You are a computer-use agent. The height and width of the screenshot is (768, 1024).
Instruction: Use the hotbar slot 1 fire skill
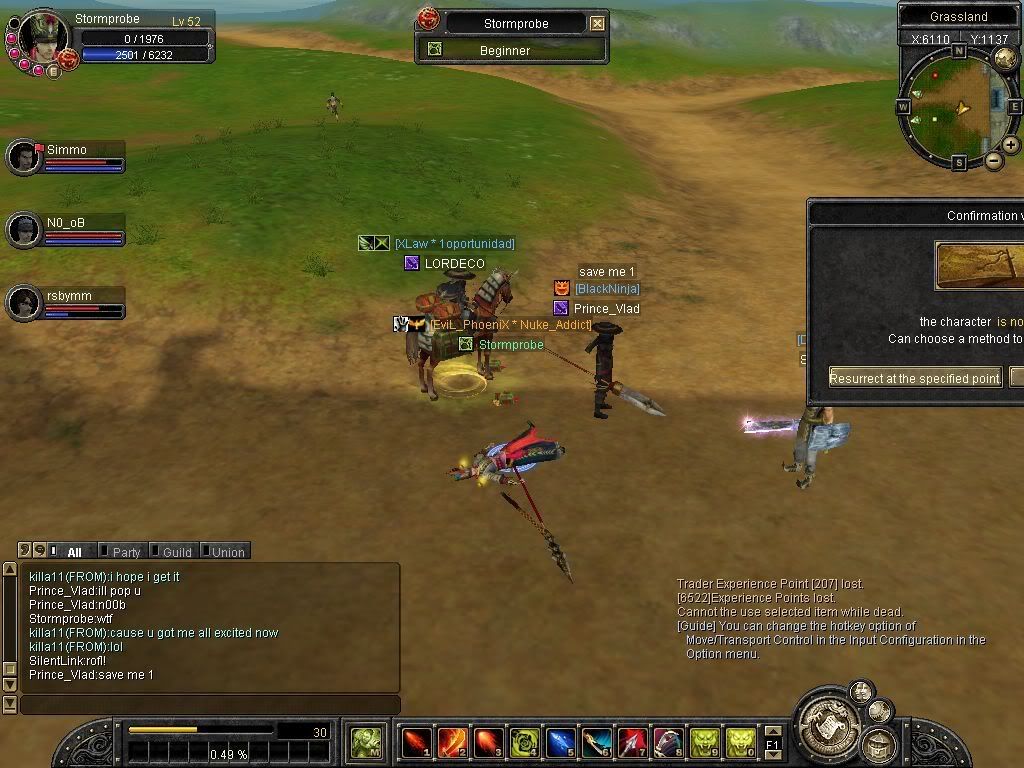(416, 742)
